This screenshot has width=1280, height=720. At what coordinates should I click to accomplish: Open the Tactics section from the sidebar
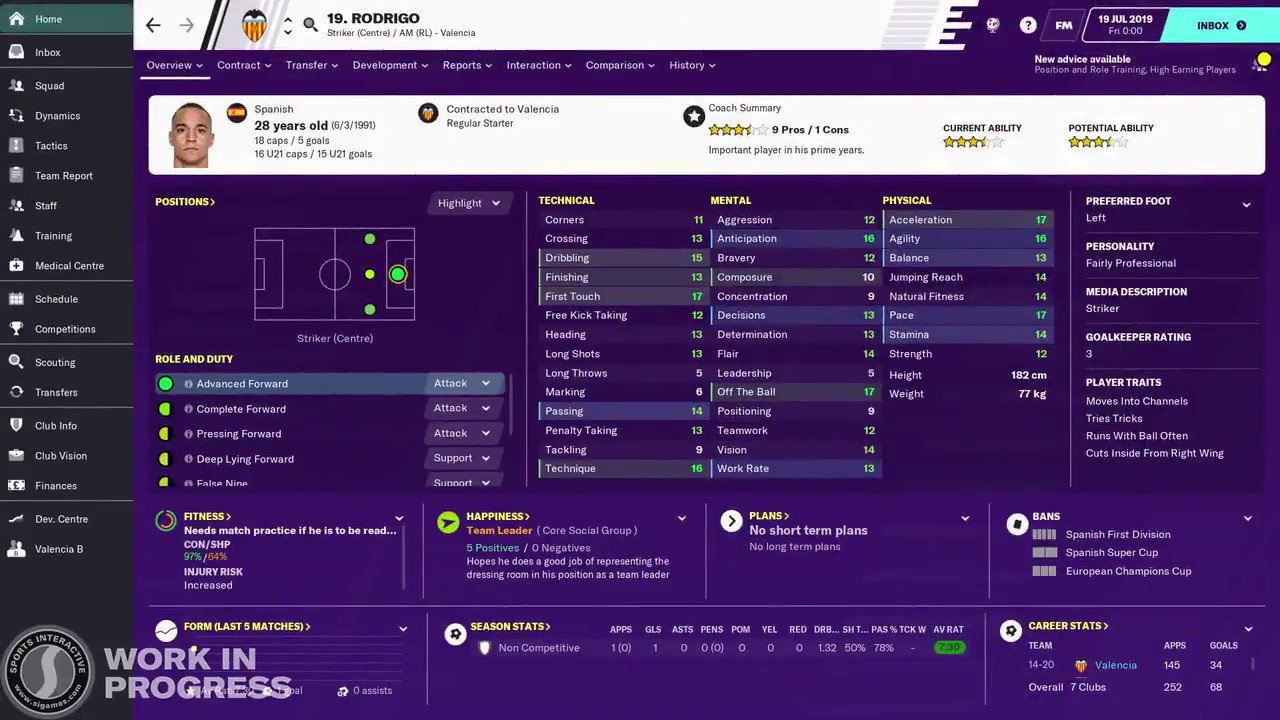pyautogui.click(x=49, y=145)
